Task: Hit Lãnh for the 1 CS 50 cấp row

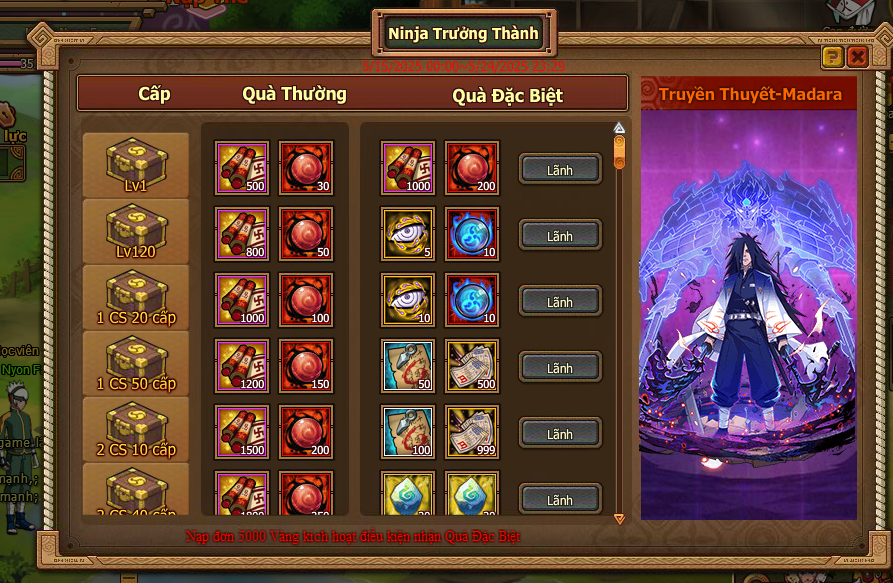Action: click(560, 368)
